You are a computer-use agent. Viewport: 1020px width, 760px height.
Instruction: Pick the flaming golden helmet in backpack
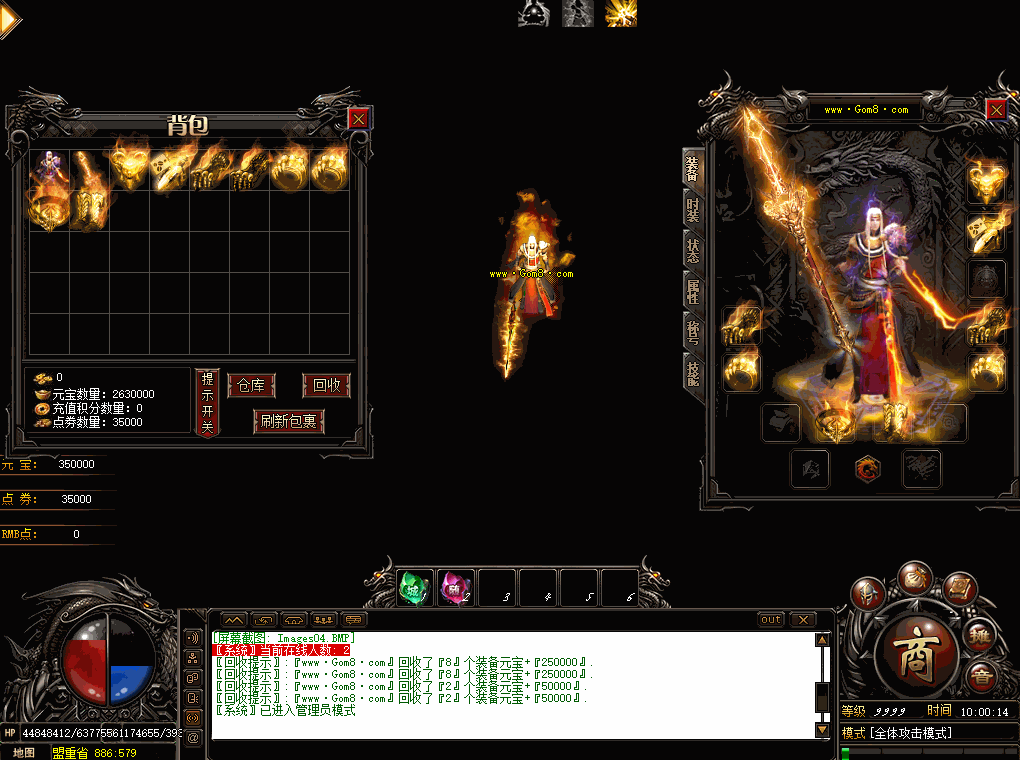pyautogui.click(x=129, y=168)
